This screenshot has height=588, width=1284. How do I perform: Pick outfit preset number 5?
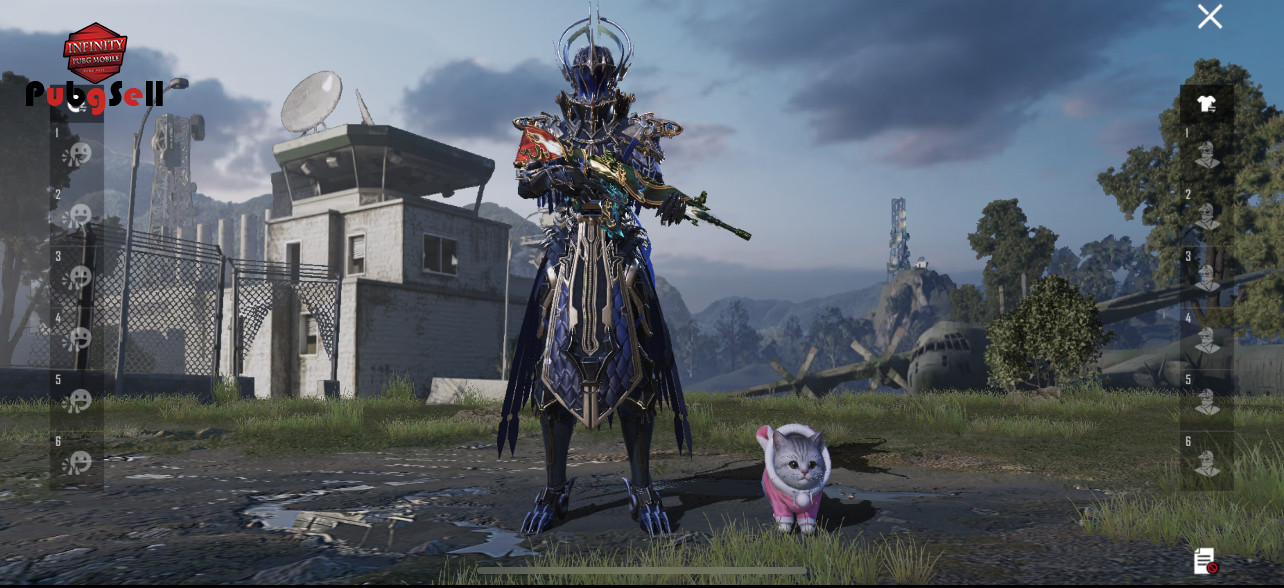[1207, 401]
